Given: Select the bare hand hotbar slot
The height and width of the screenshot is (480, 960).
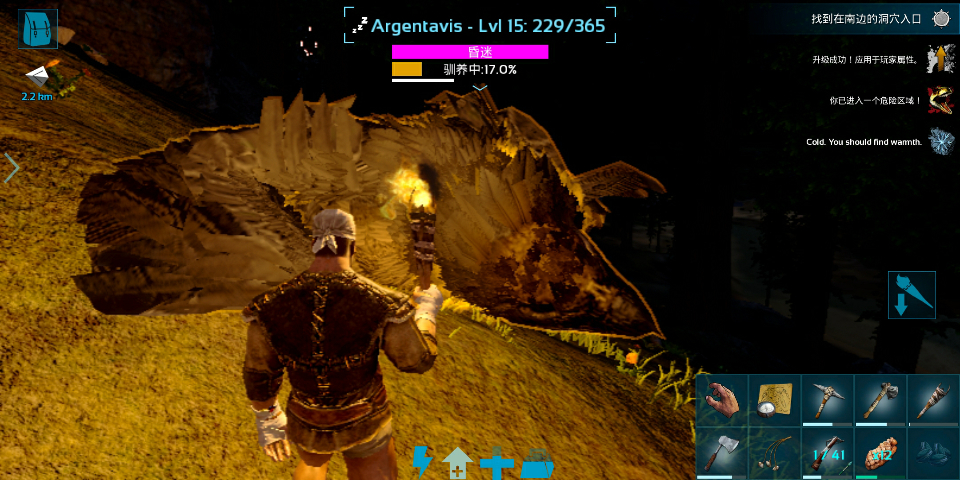Looking at the screenshot, I should tap(721, 400).
